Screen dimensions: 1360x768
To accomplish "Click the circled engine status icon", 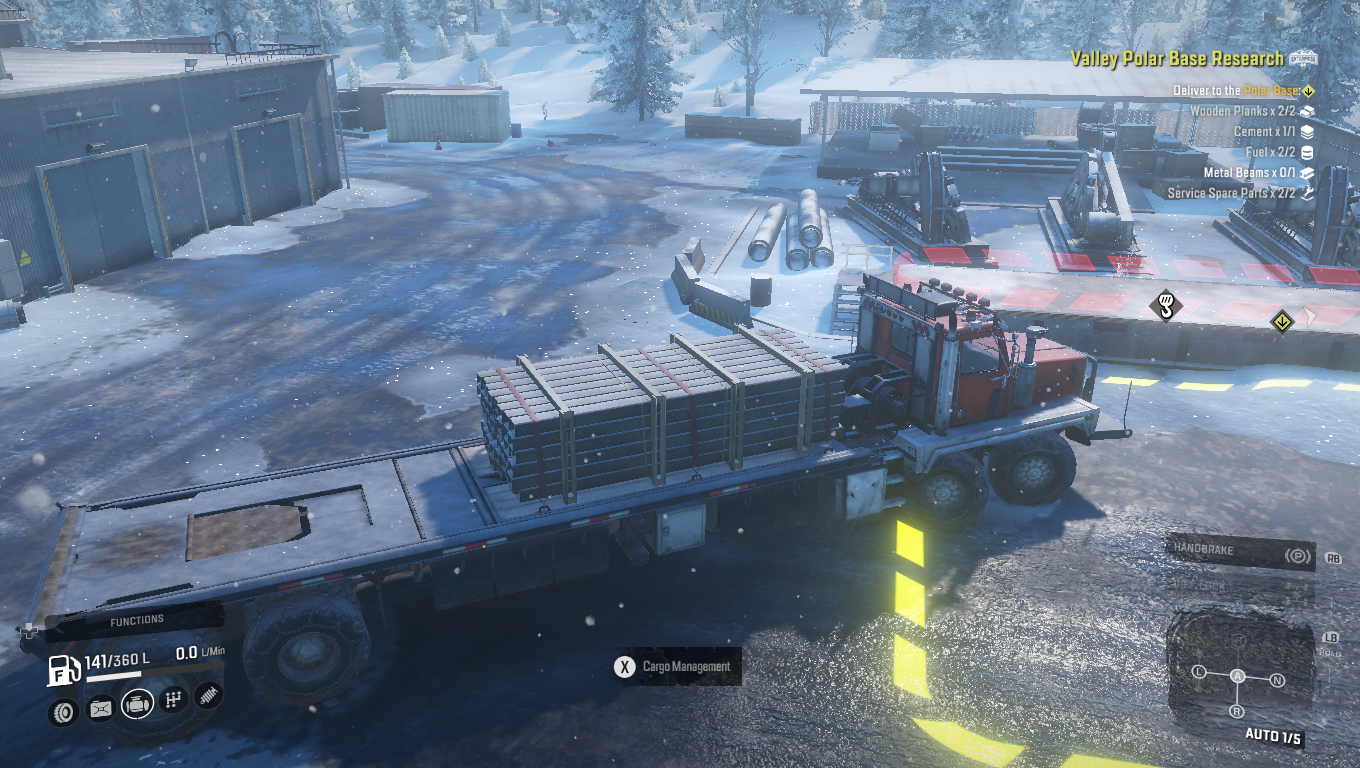I will pyautogui.click(x=138, y=704).
